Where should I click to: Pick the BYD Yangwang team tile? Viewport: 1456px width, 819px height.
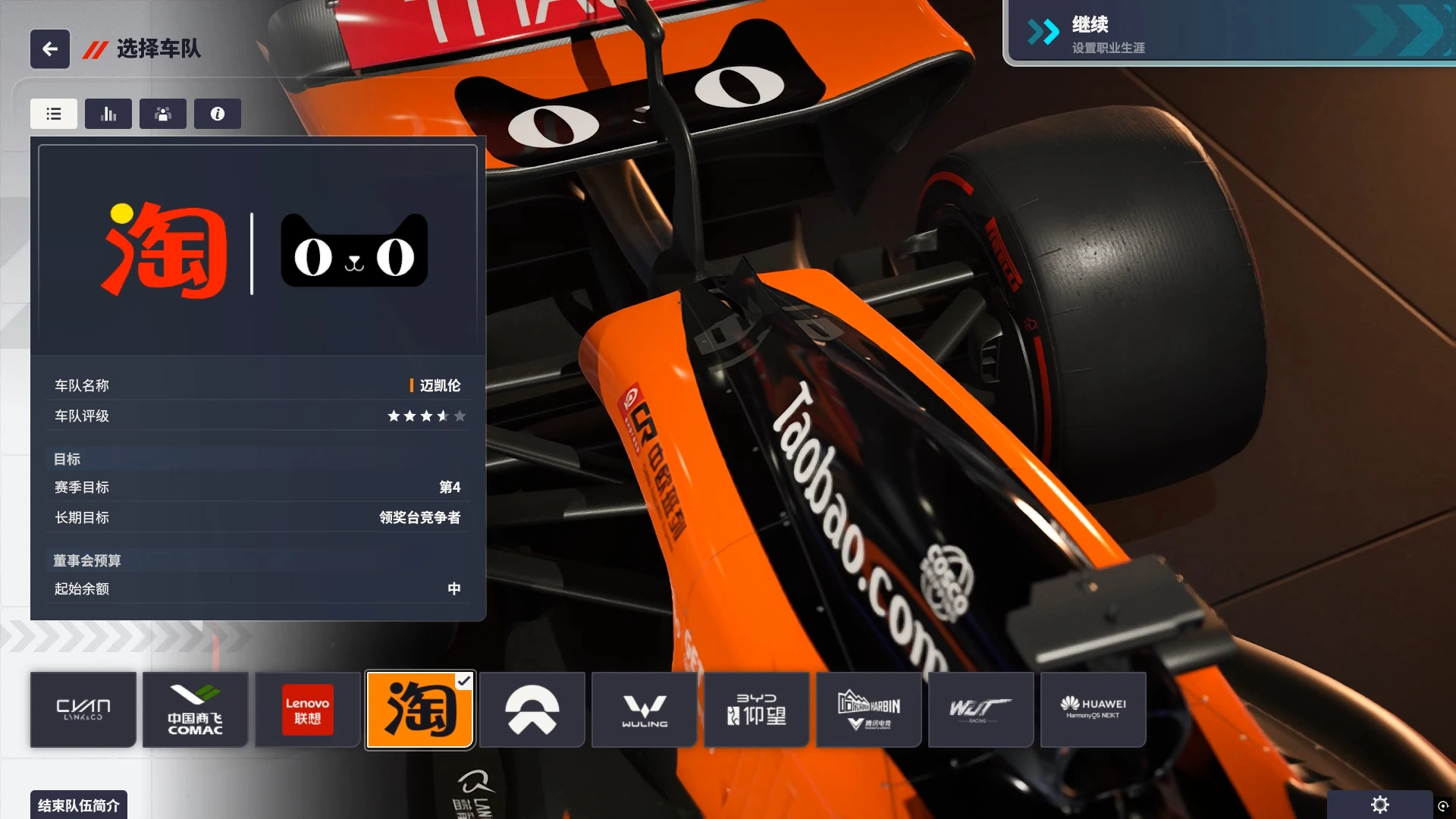[757, 710]
